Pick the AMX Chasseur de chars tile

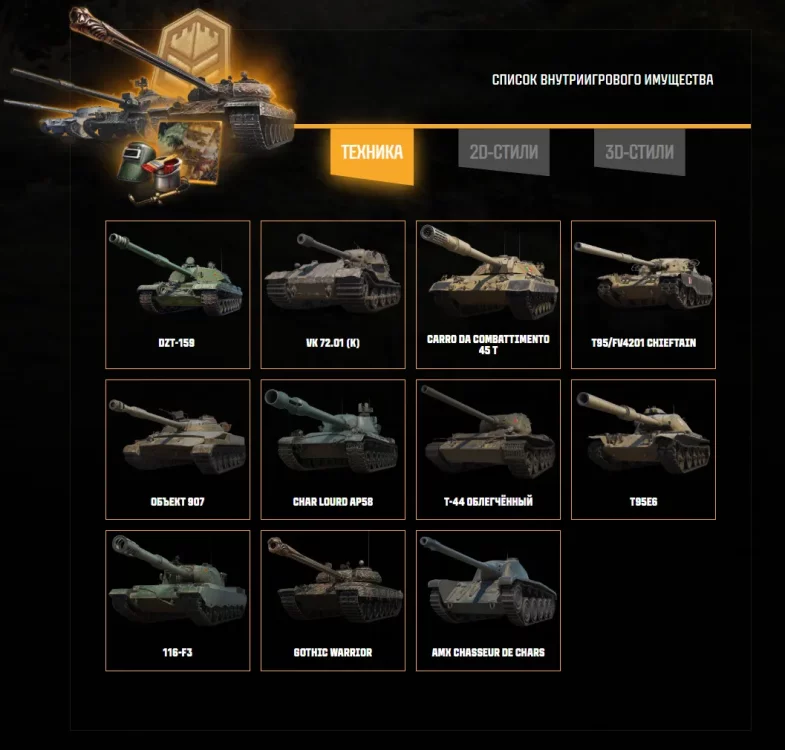coord(488,600)
